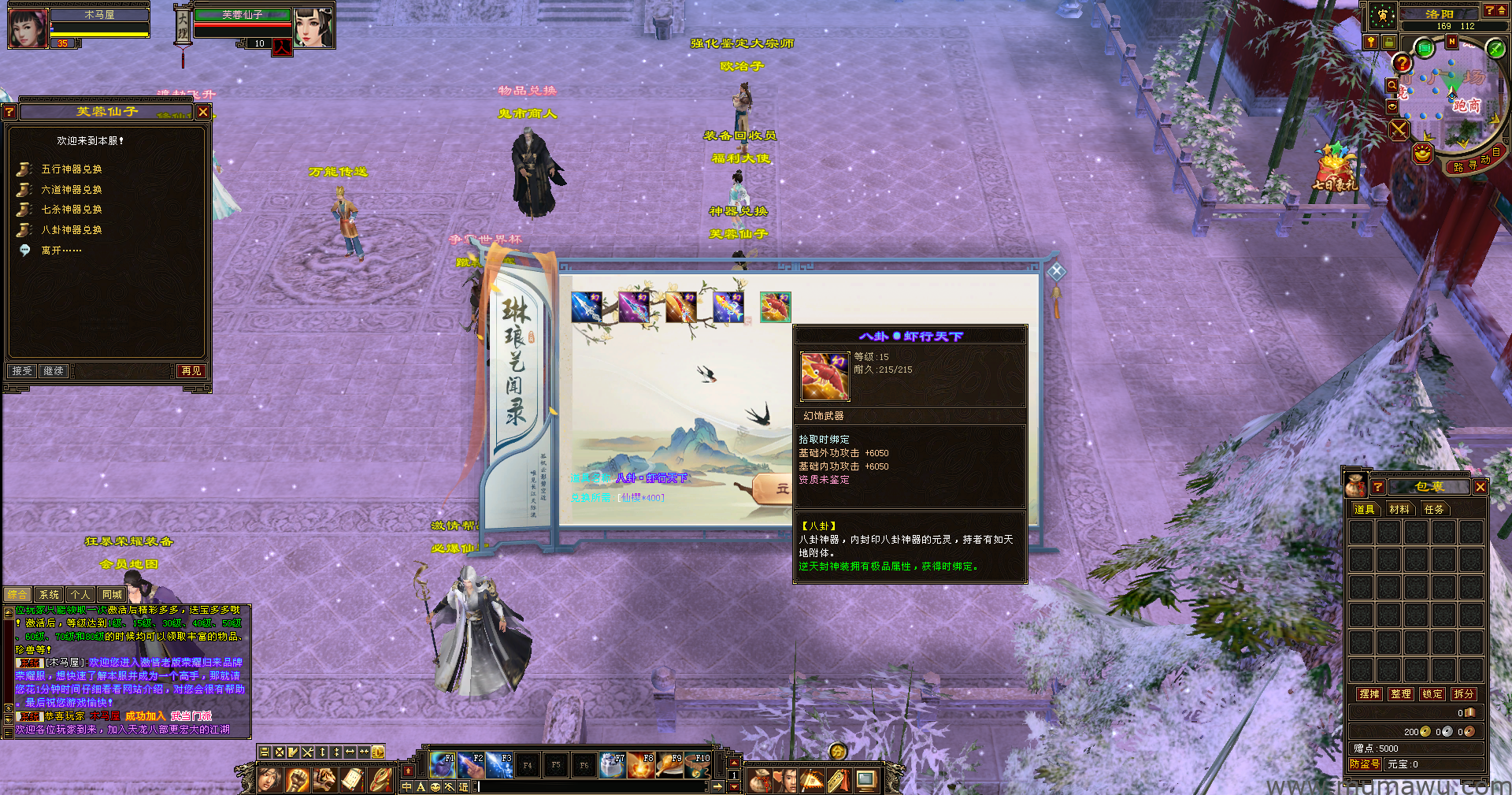Open a stall with the 摆摊 button

(x=1369, y=694)
